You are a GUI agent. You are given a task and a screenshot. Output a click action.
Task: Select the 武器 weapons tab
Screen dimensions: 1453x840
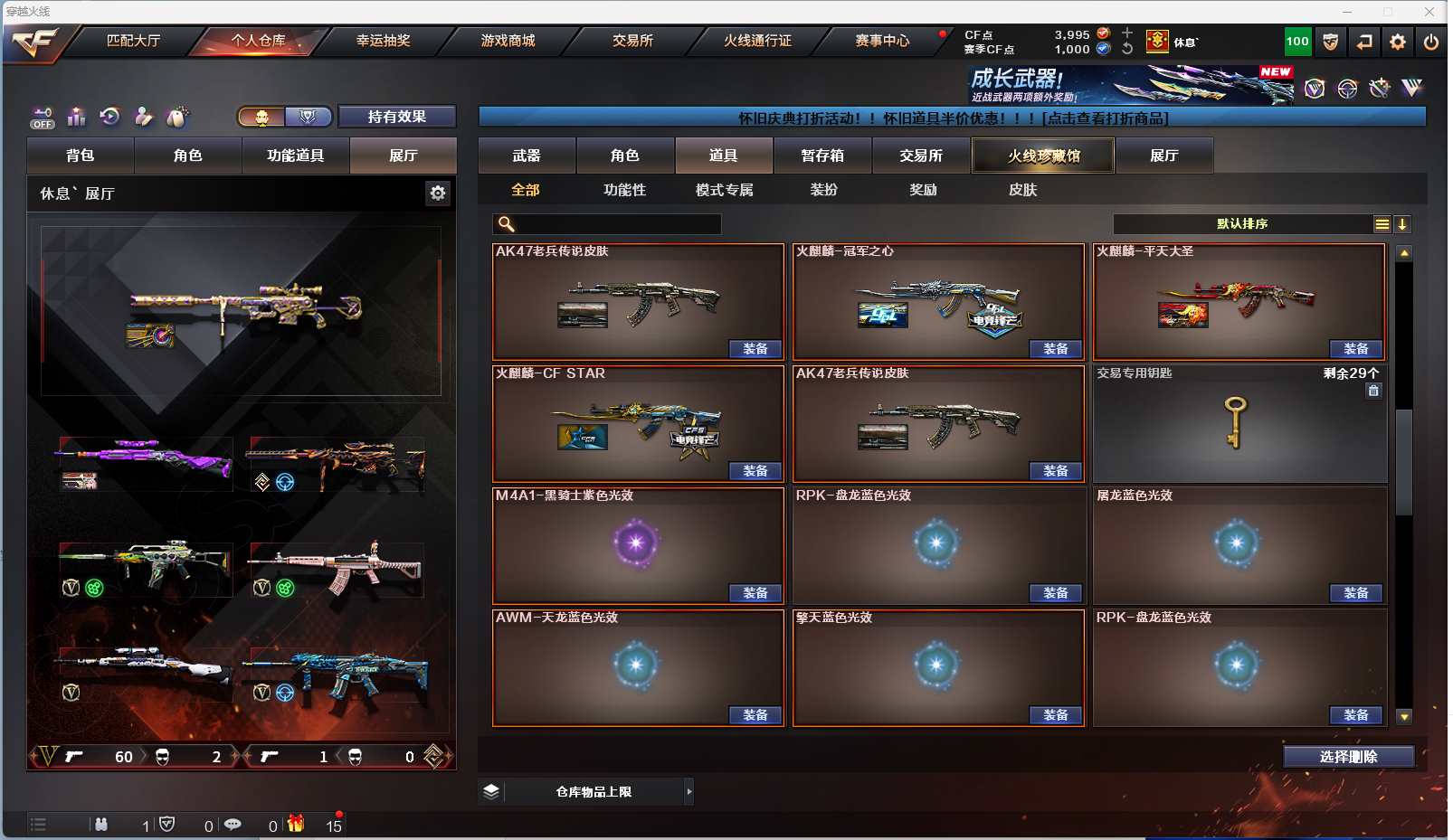[x=527, y=156]
